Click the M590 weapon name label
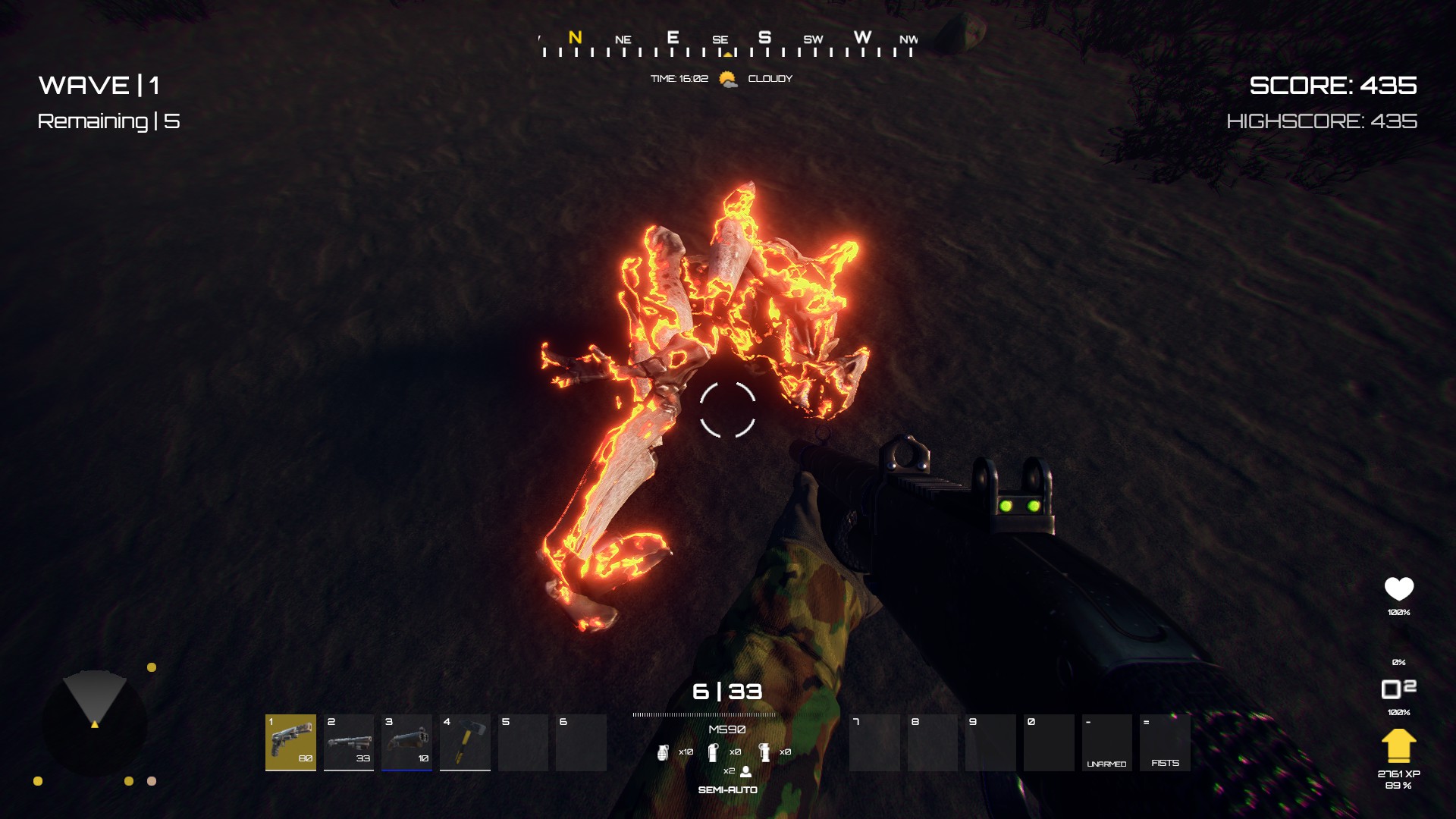The height and width of the screenshot is (819, 1456). (x=726, y=729)
